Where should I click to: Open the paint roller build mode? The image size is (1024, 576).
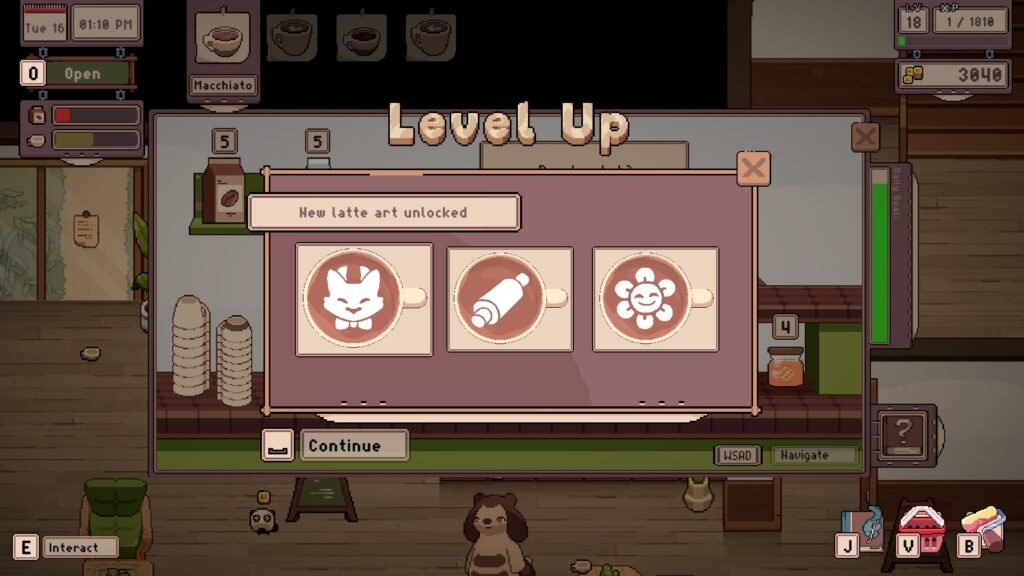point(982,527)
